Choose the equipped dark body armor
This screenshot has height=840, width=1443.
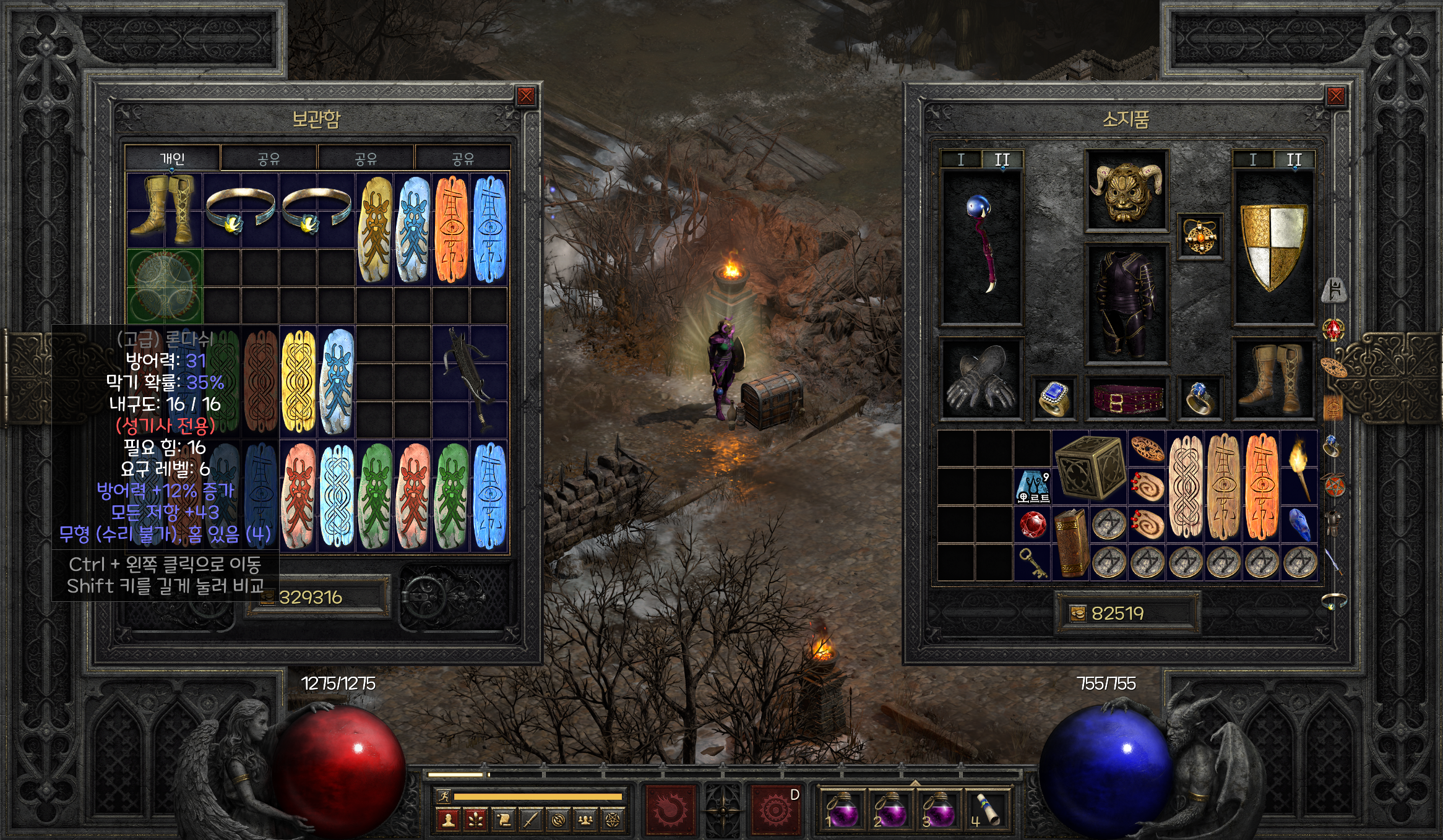(1126, 303)
